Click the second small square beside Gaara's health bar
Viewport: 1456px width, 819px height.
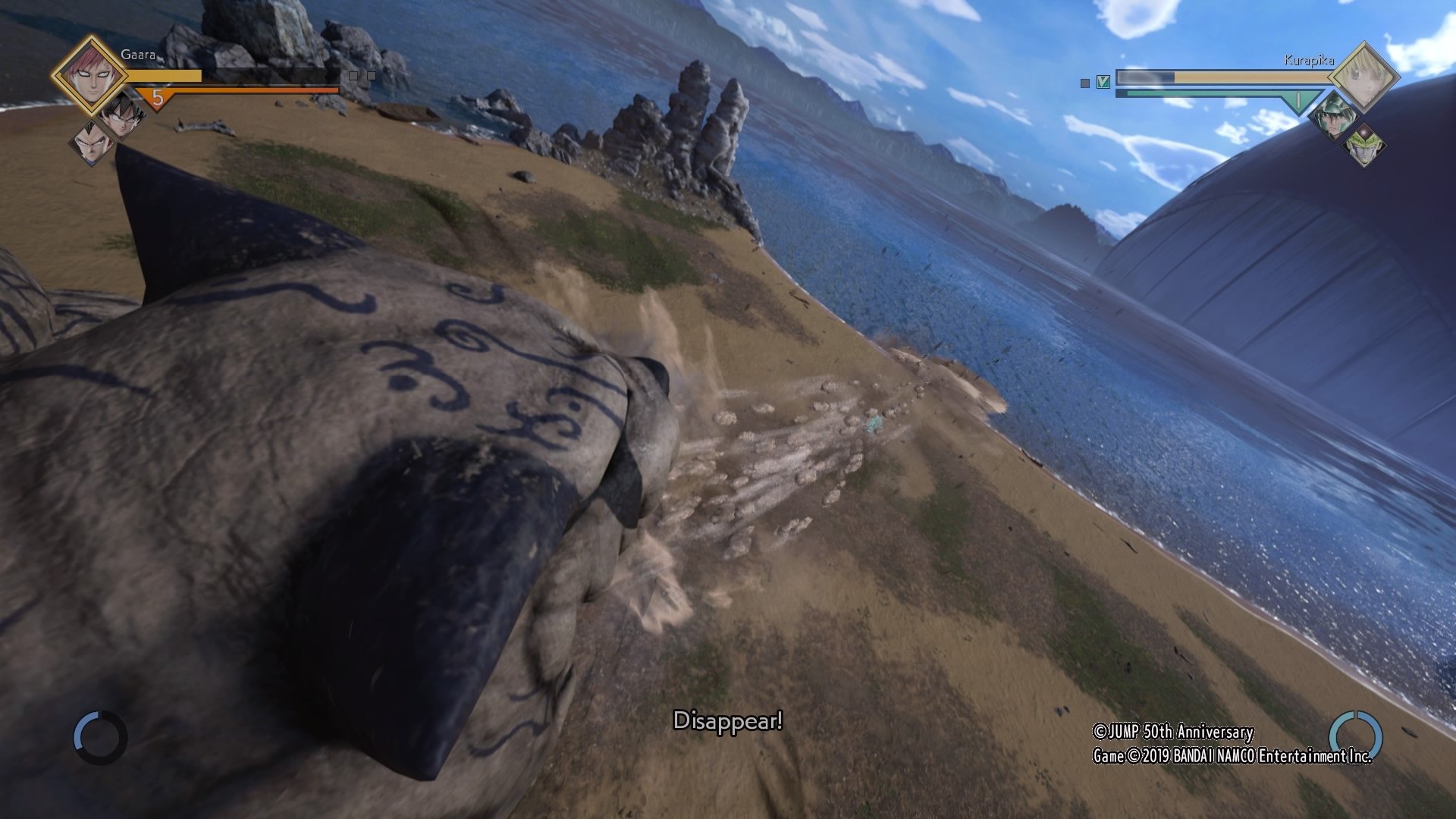[372, 75]
